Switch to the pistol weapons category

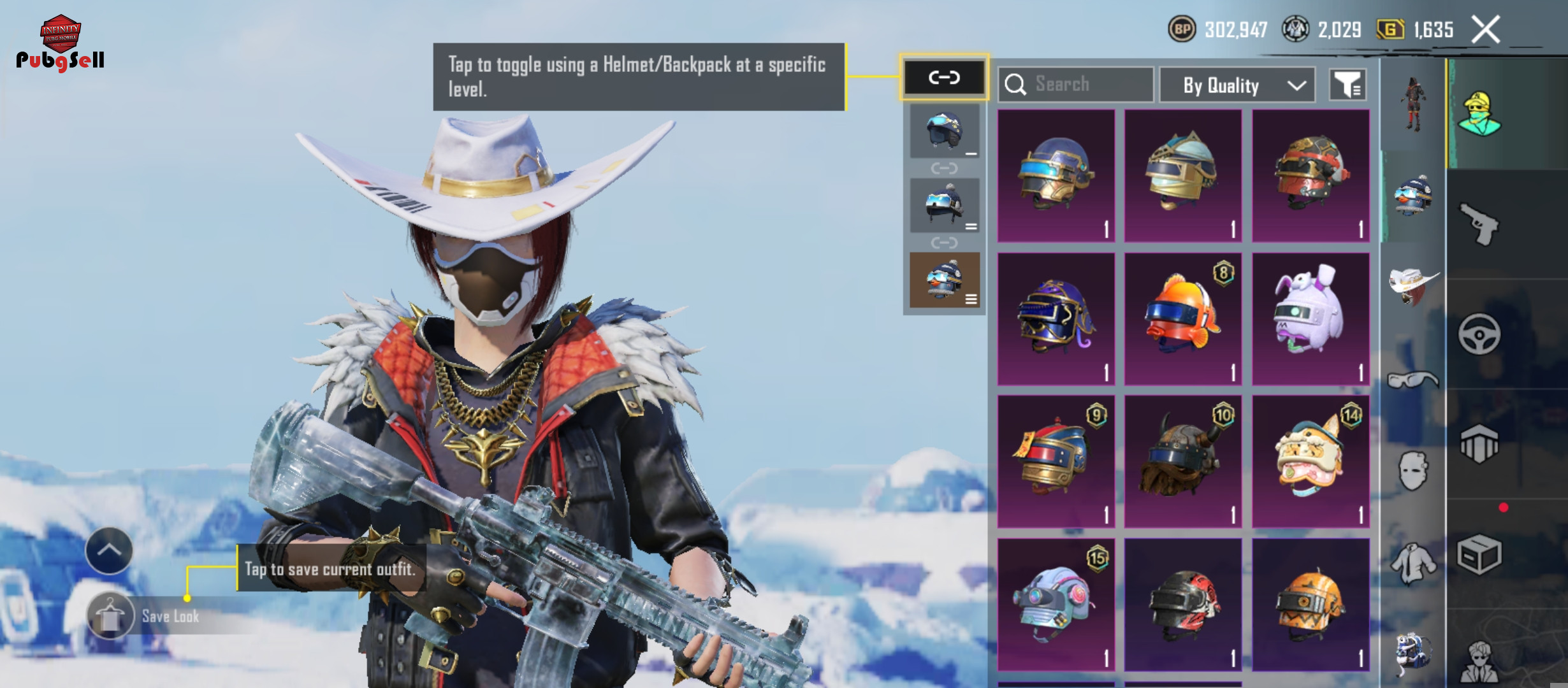1479,224
